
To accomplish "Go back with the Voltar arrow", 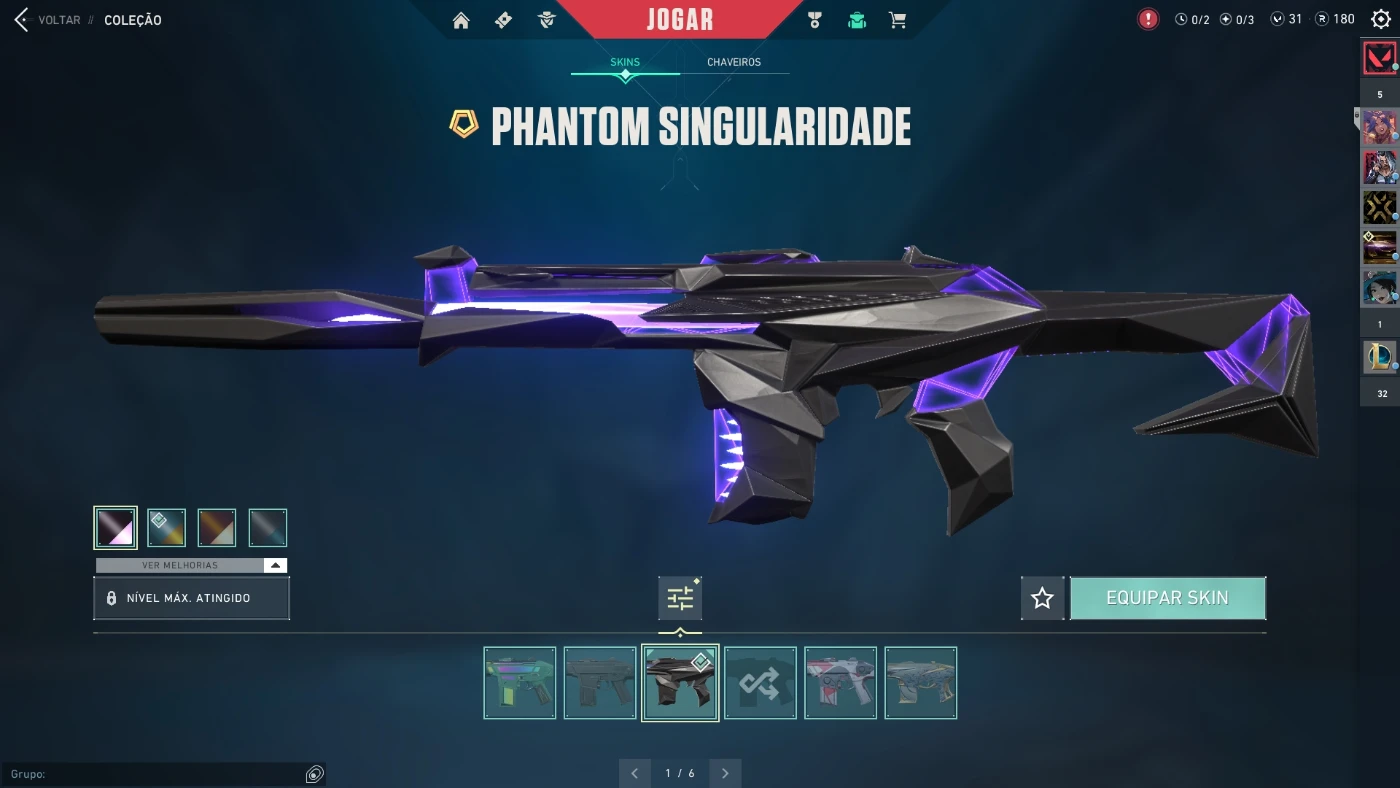I will (22, 20).
